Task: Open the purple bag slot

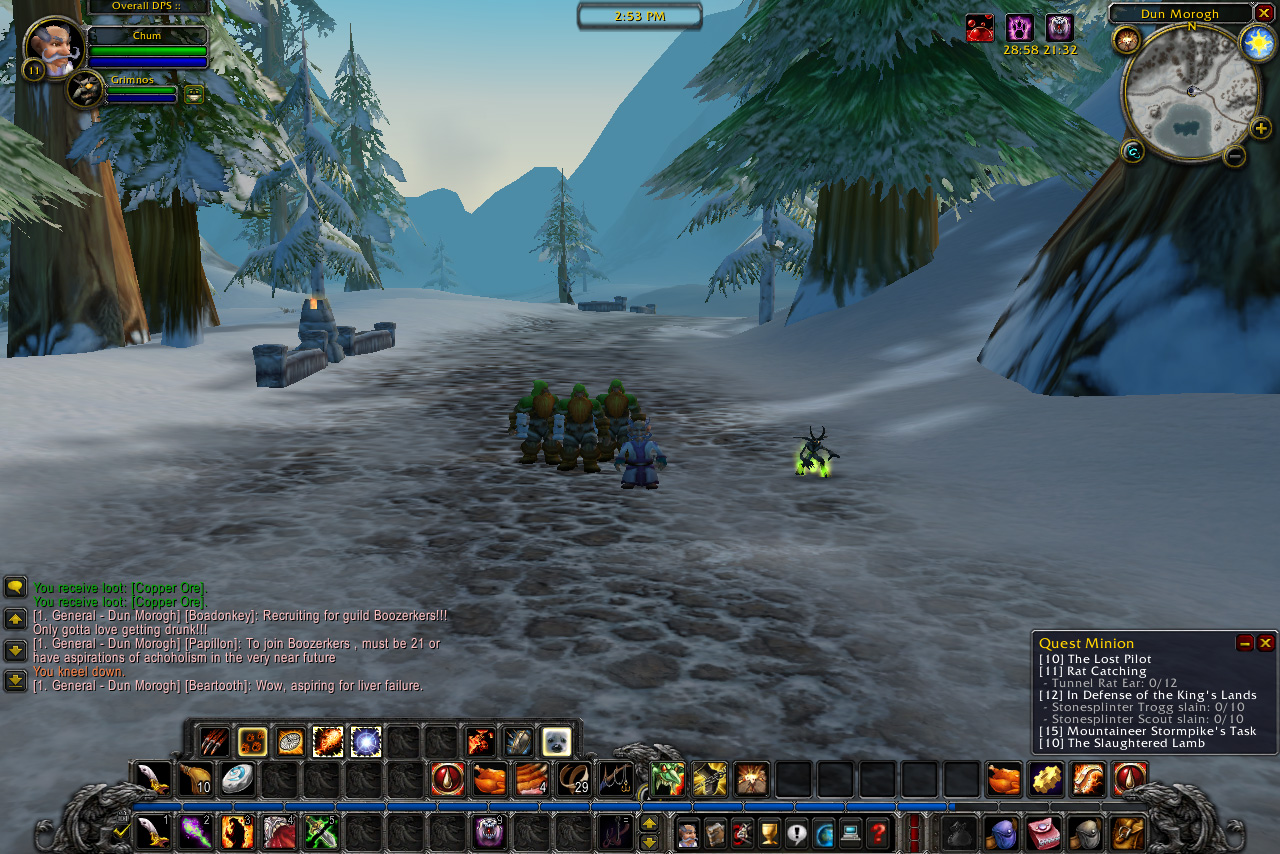Action: tap(1001, 832)
